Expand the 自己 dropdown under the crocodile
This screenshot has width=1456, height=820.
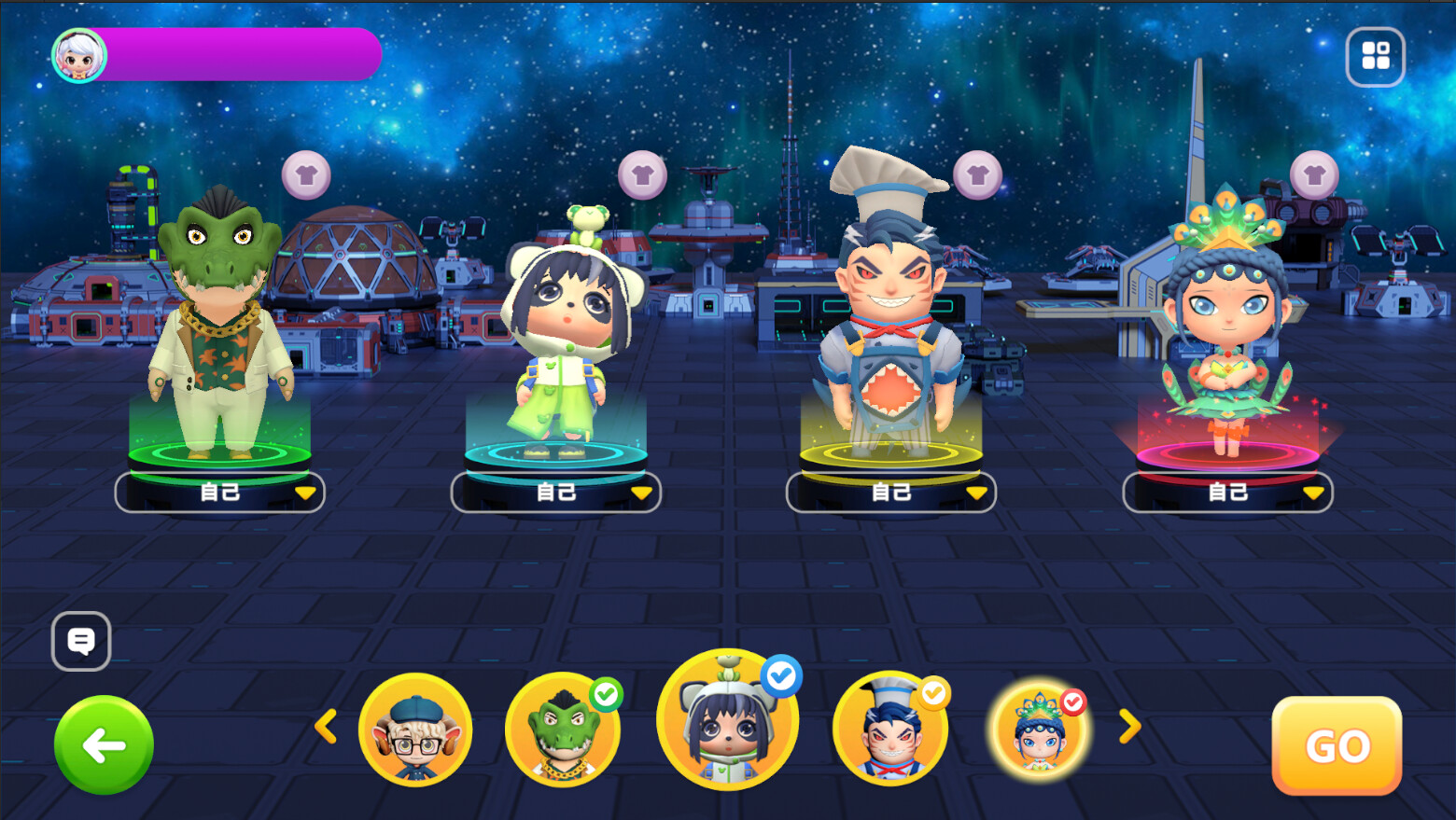click(x=308, y=493)
